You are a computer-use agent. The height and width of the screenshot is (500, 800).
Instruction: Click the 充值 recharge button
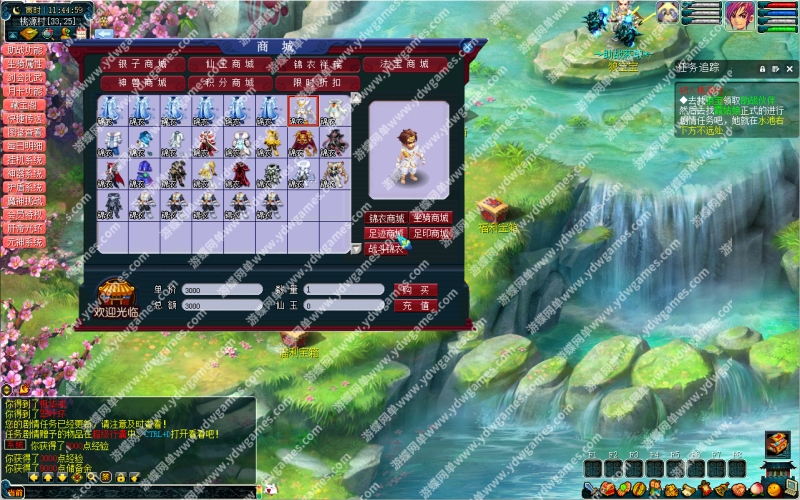[x=416, y=305]
